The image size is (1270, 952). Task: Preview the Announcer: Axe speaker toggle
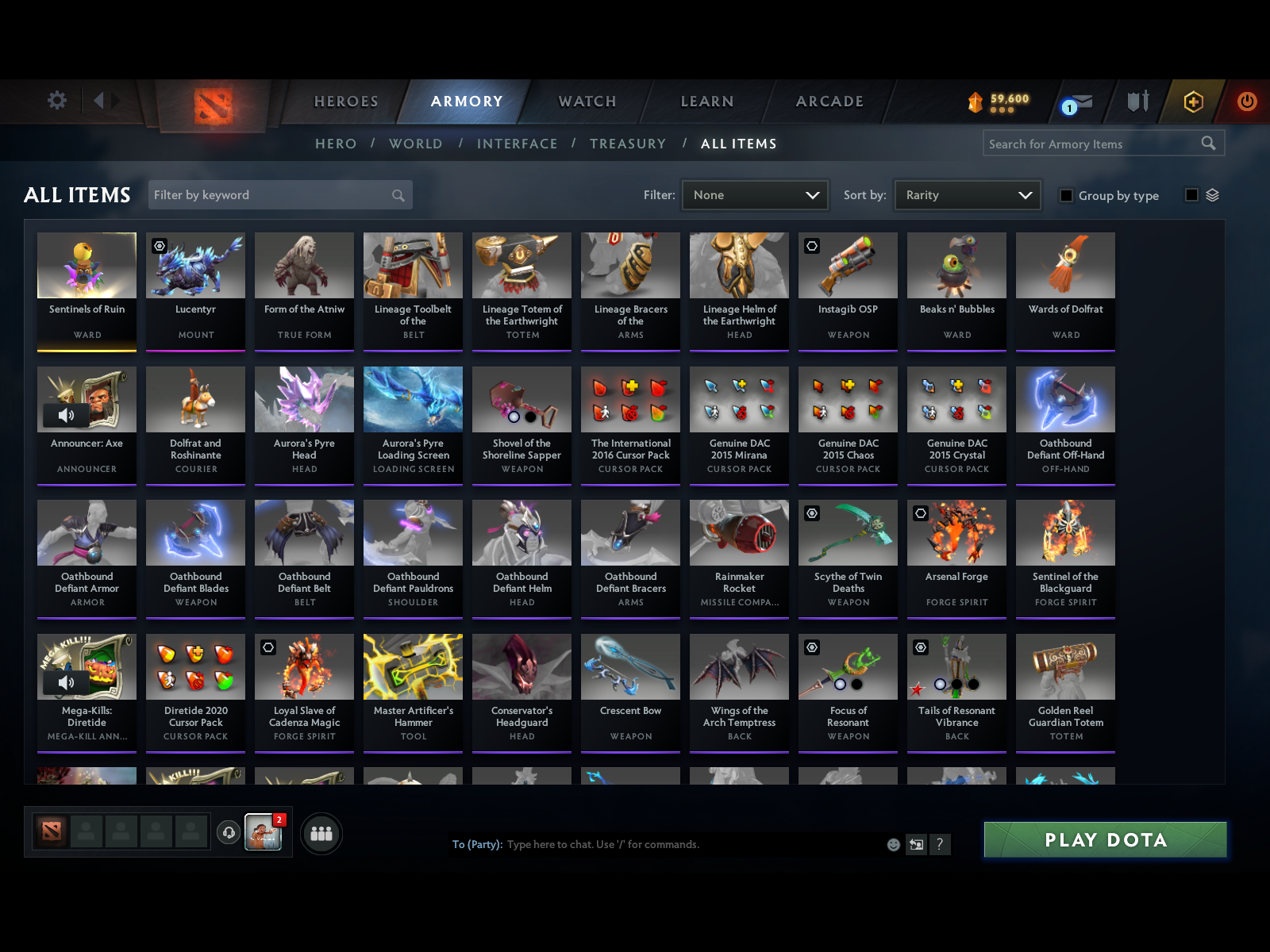[x=68, y=415]
